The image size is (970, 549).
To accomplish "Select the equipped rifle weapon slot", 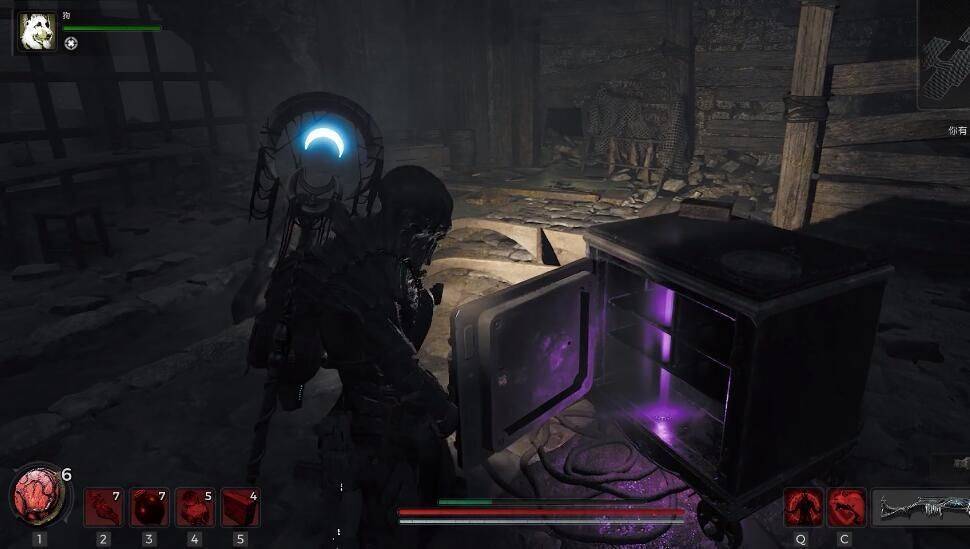I will click(x=922, y=508).
